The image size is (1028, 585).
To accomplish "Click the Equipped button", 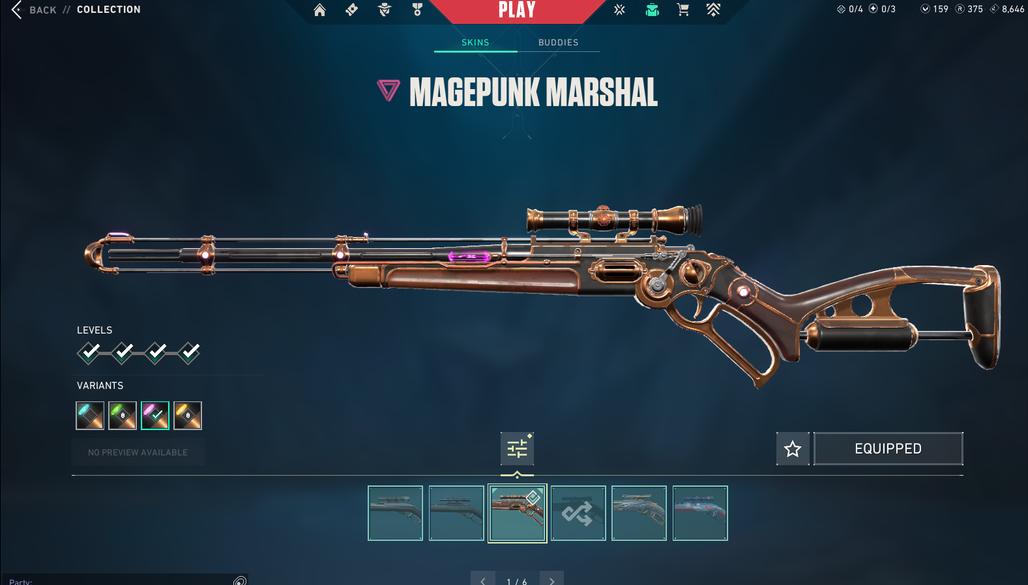I will [x=888, y=449].
